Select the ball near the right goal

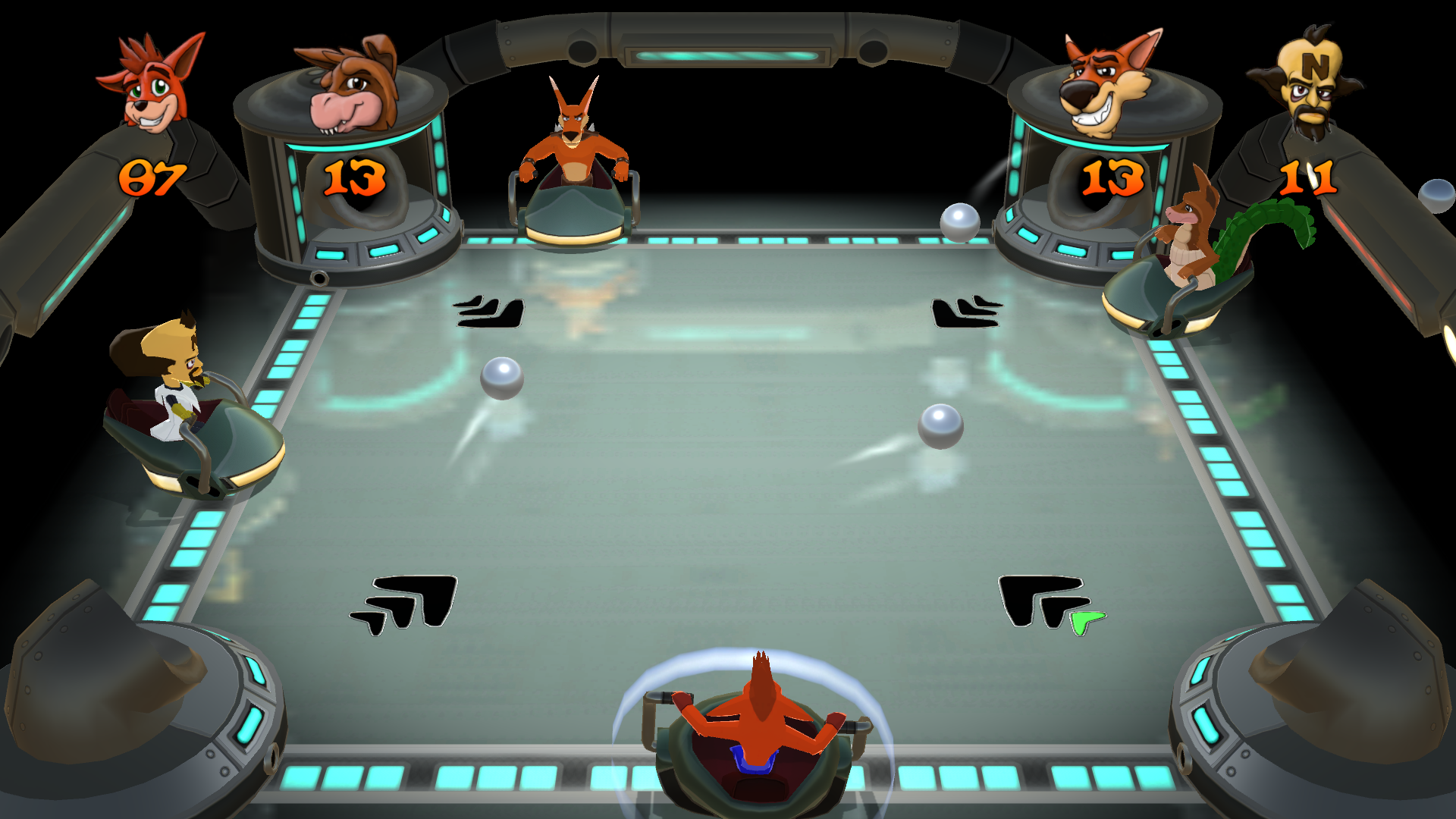click(x=959, y=221)
